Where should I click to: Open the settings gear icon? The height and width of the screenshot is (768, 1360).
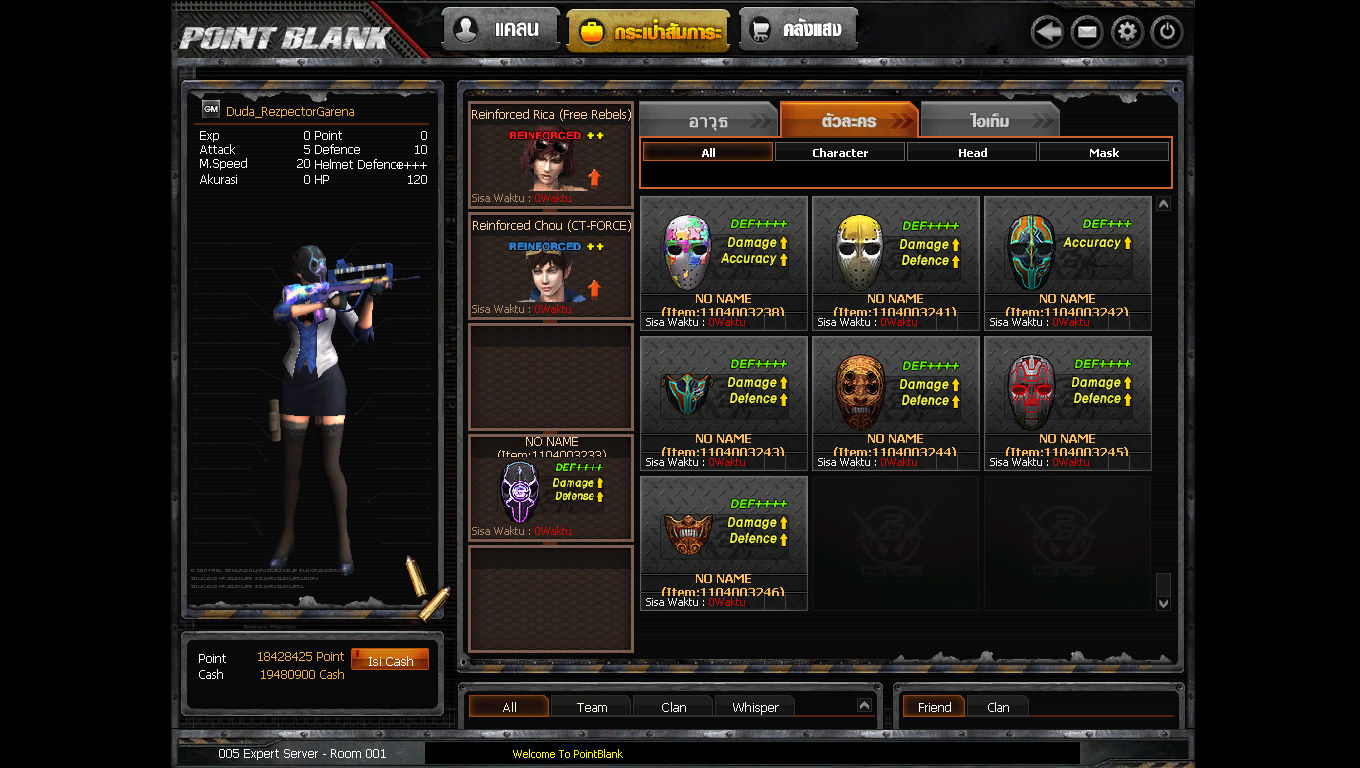click(x=1126, y=31)
